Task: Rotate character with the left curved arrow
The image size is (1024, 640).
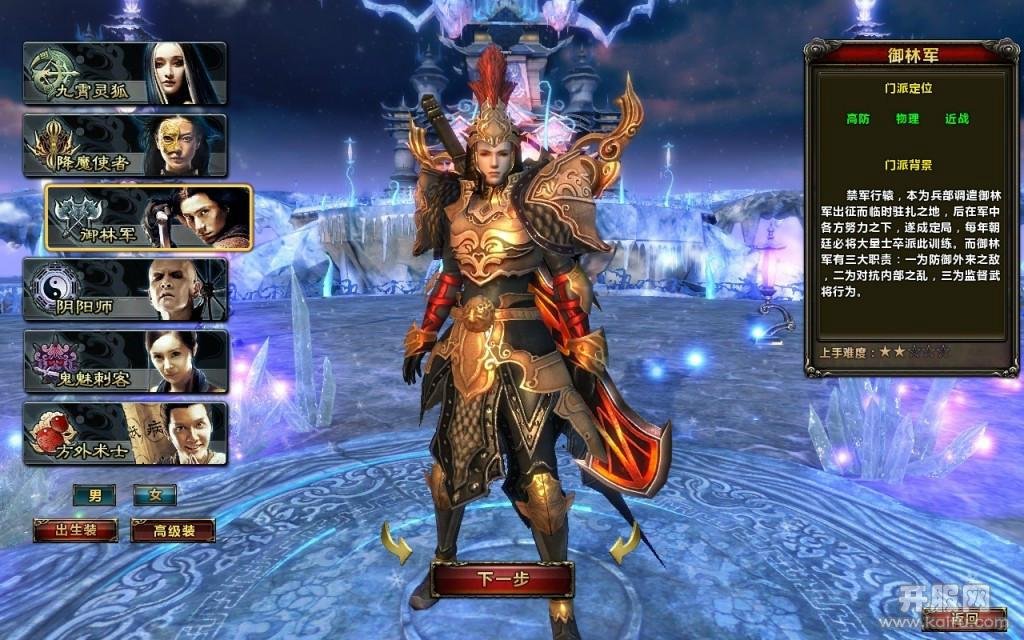Action: (x=396, y=546)
